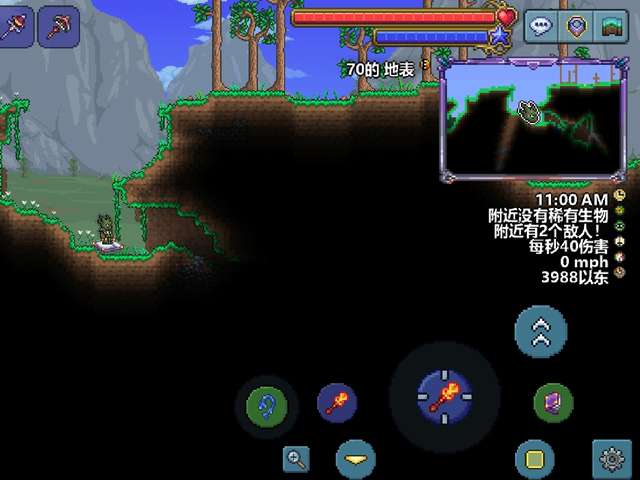640x480 pixels.
Task: Use the blue grappling hook button
Action: (267, 406)
